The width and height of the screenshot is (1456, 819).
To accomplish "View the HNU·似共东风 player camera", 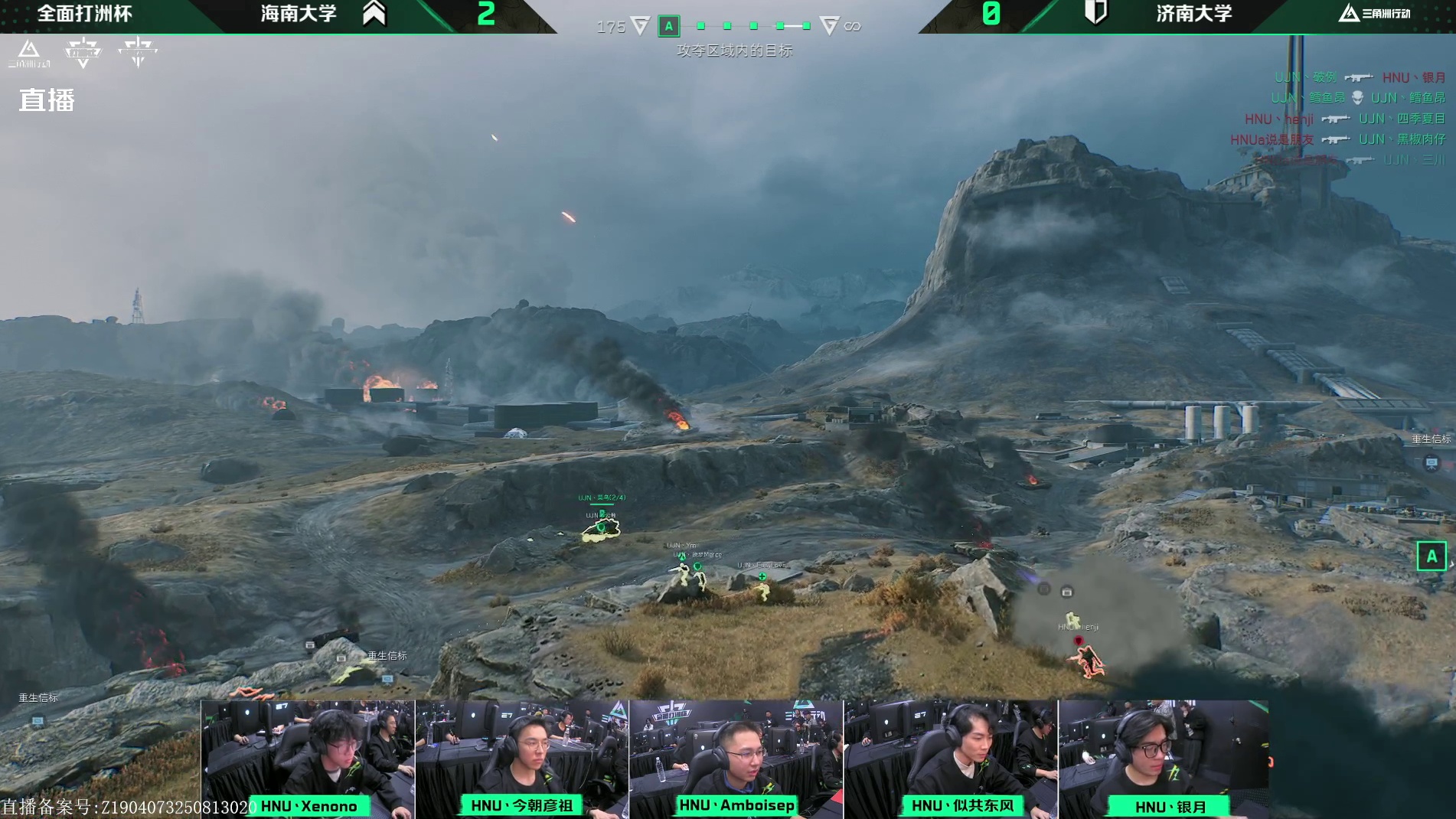I will 950,759.
